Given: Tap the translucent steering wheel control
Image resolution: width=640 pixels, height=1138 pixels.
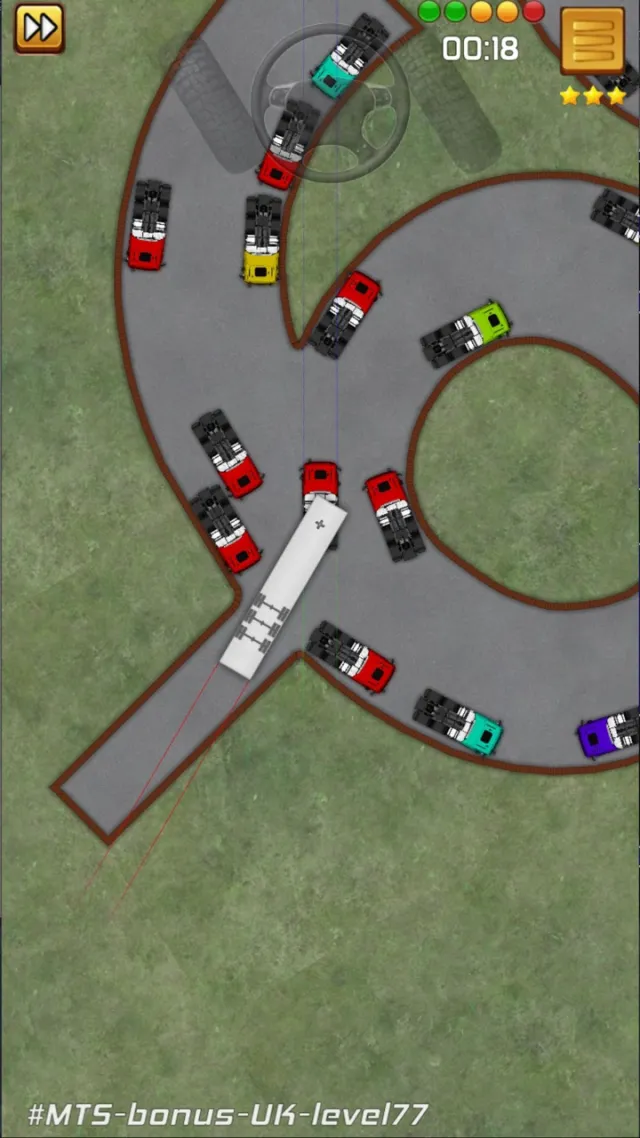Looking at the screenshot, I should tap(329, 101).
